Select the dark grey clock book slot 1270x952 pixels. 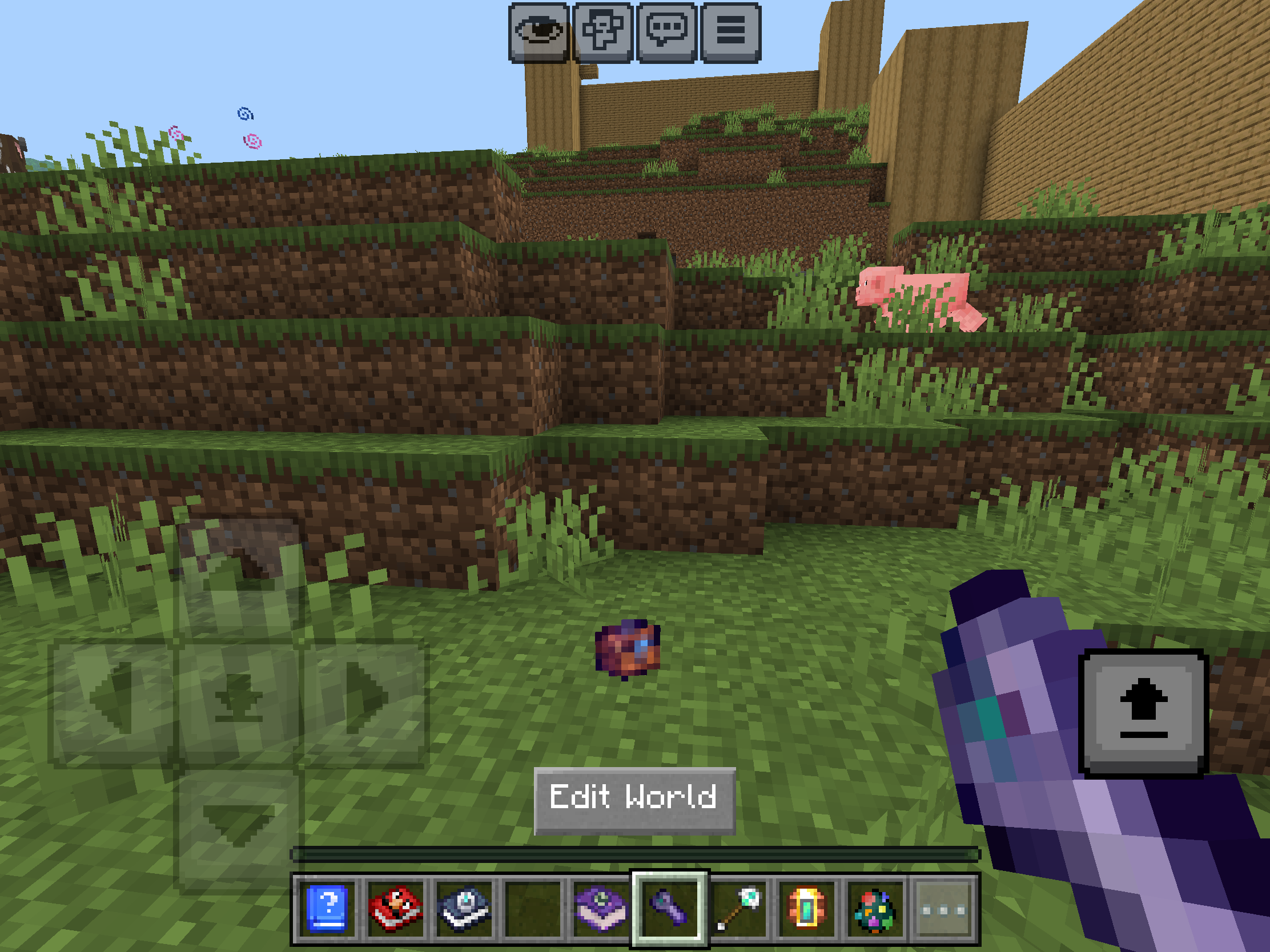[x=464, y=909]
